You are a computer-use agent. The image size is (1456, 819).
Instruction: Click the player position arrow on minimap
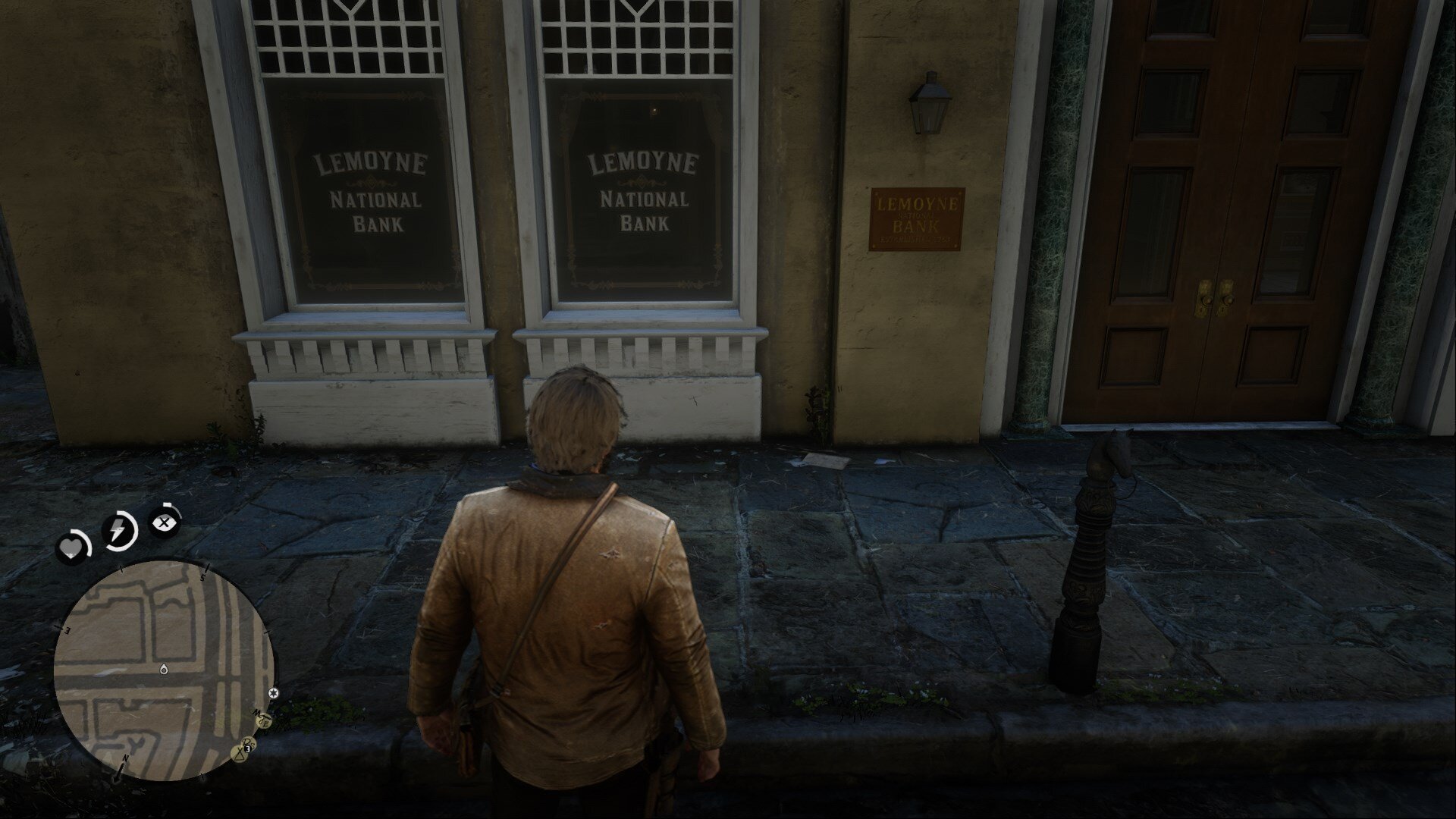coord(163,670)
